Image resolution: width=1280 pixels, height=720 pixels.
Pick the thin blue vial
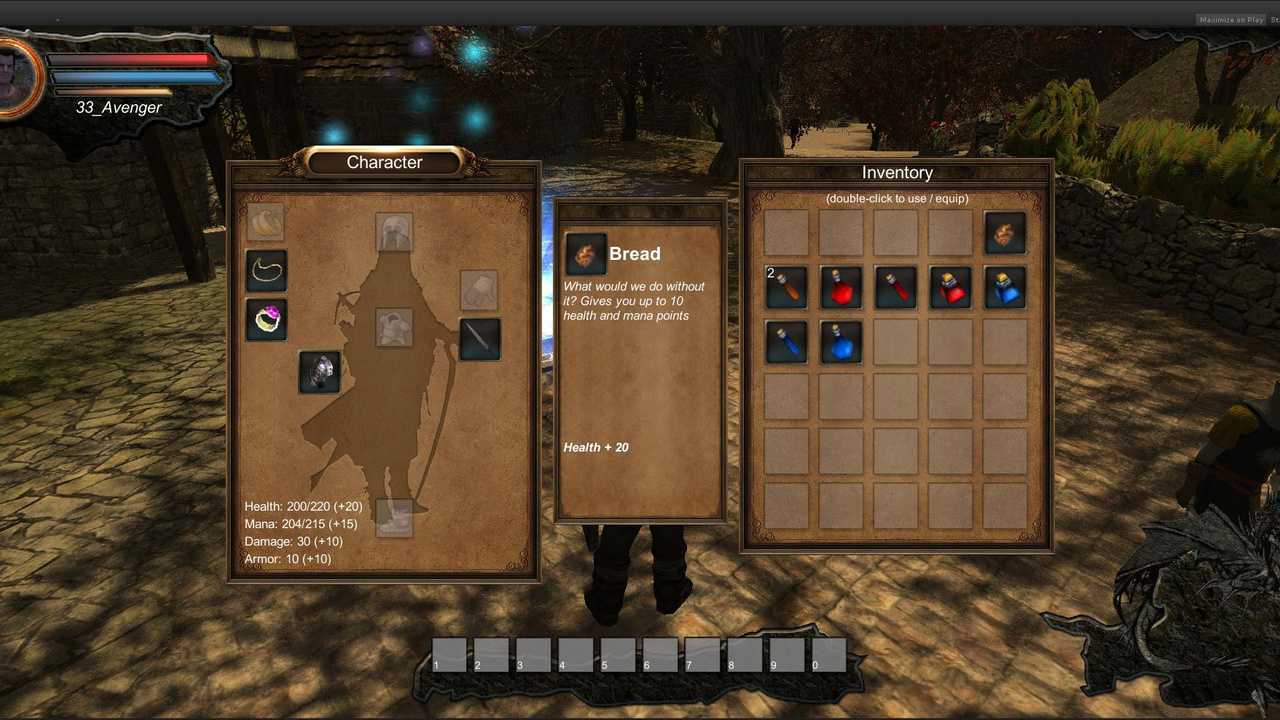(786, 342)
